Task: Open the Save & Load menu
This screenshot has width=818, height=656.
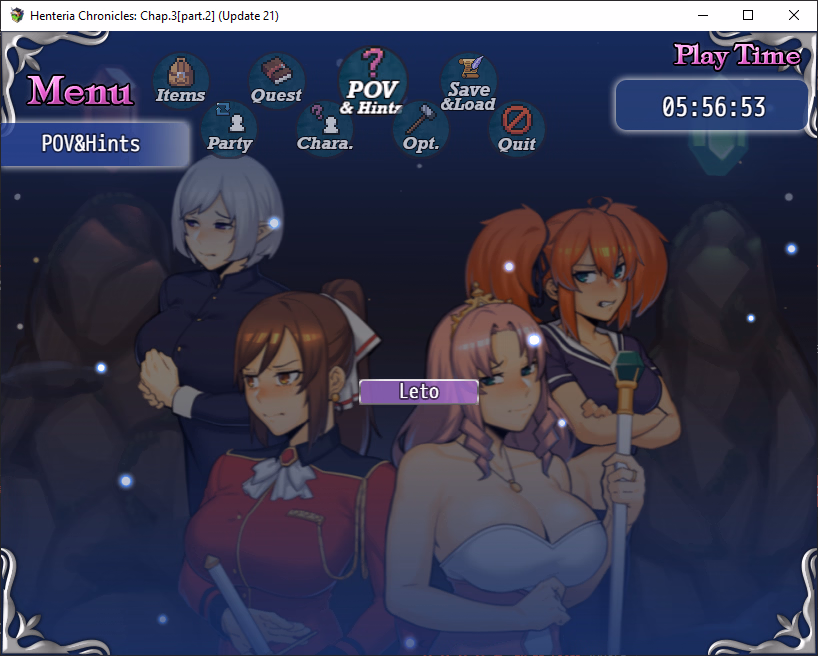Action: coord(468,82)
